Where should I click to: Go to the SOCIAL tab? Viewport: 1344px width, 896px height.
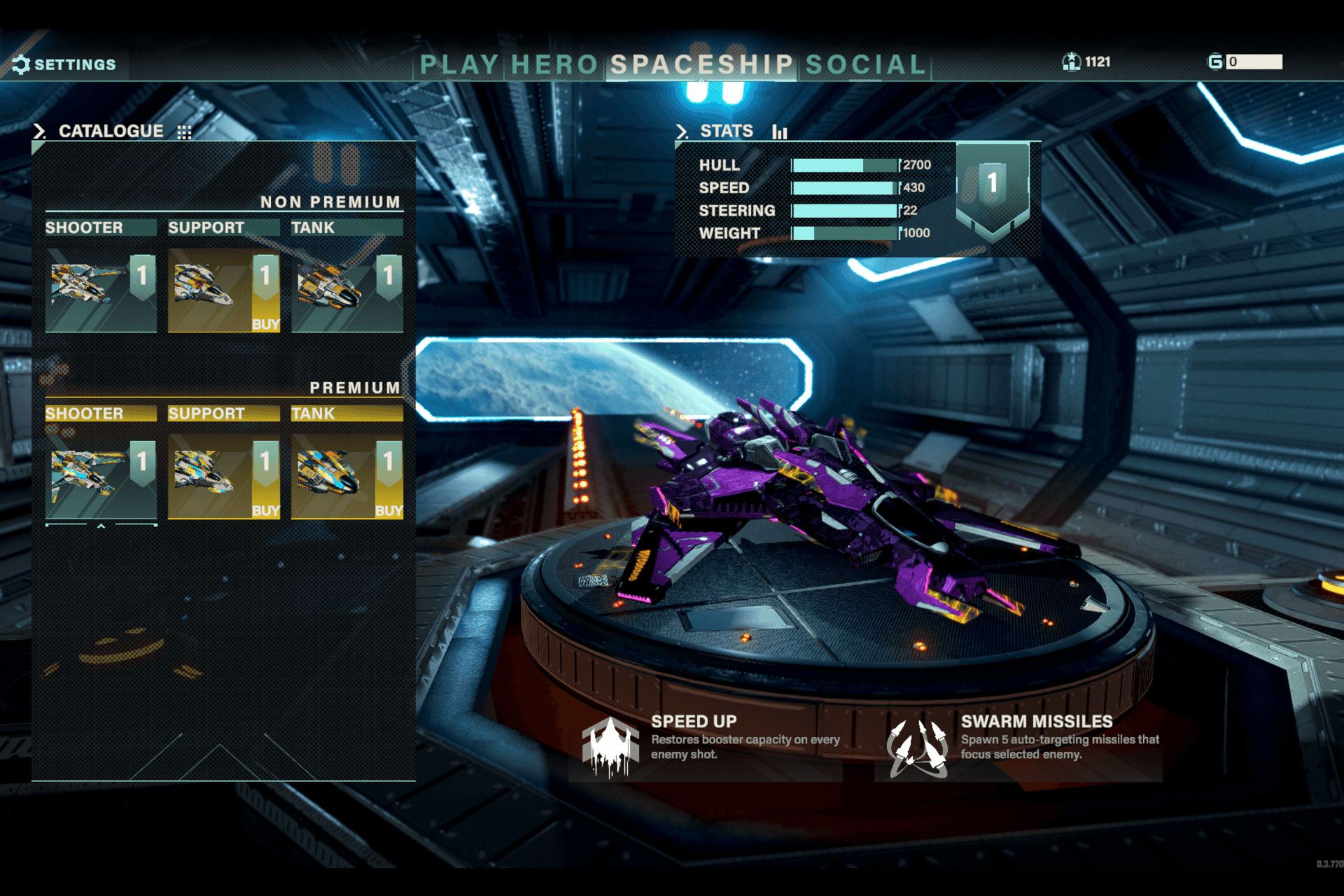click(x=866, y=65)
